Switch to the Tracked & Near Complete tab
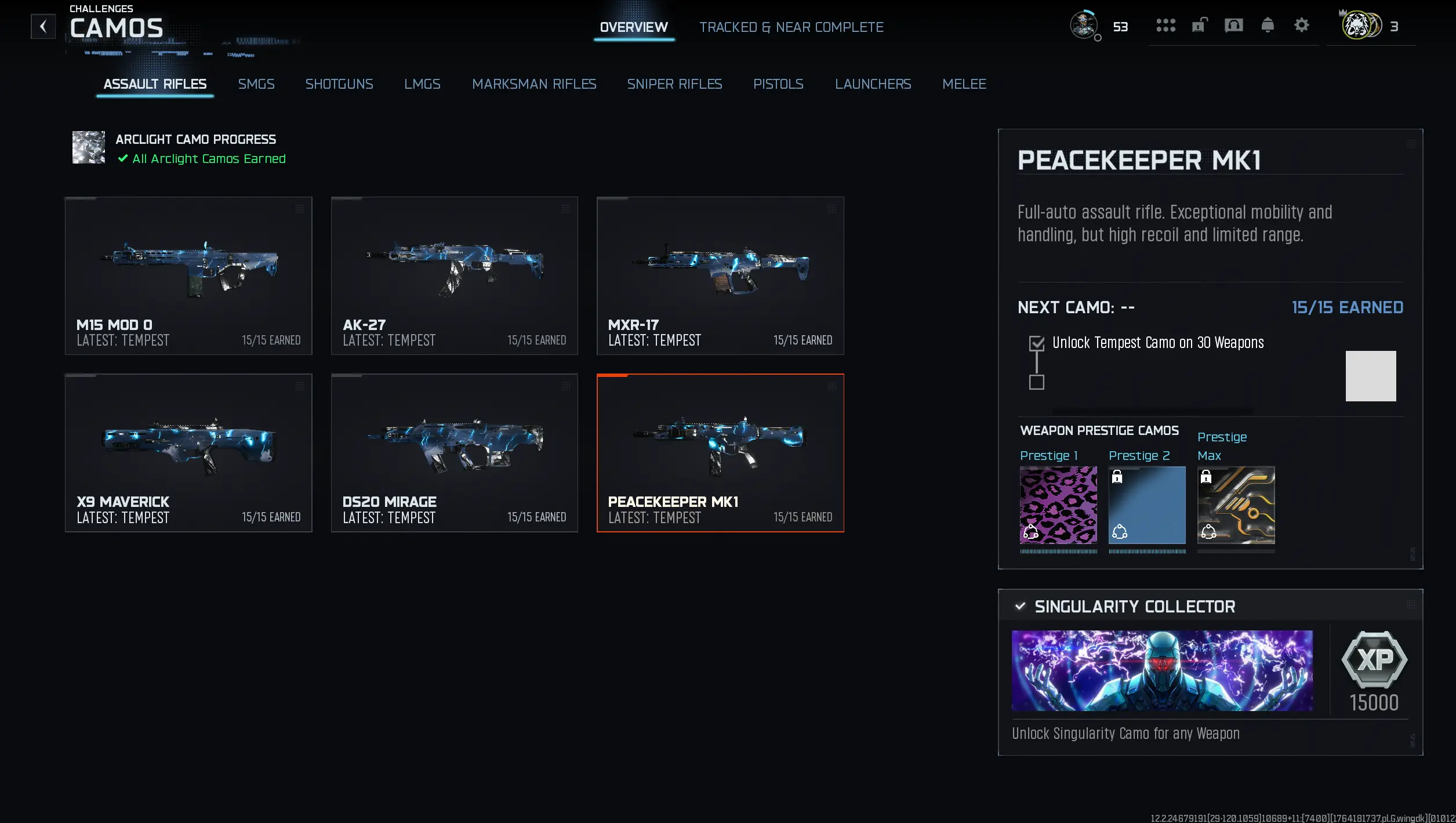The height and width of the screenshot is (823, 1456). click(x=791, y=27)
